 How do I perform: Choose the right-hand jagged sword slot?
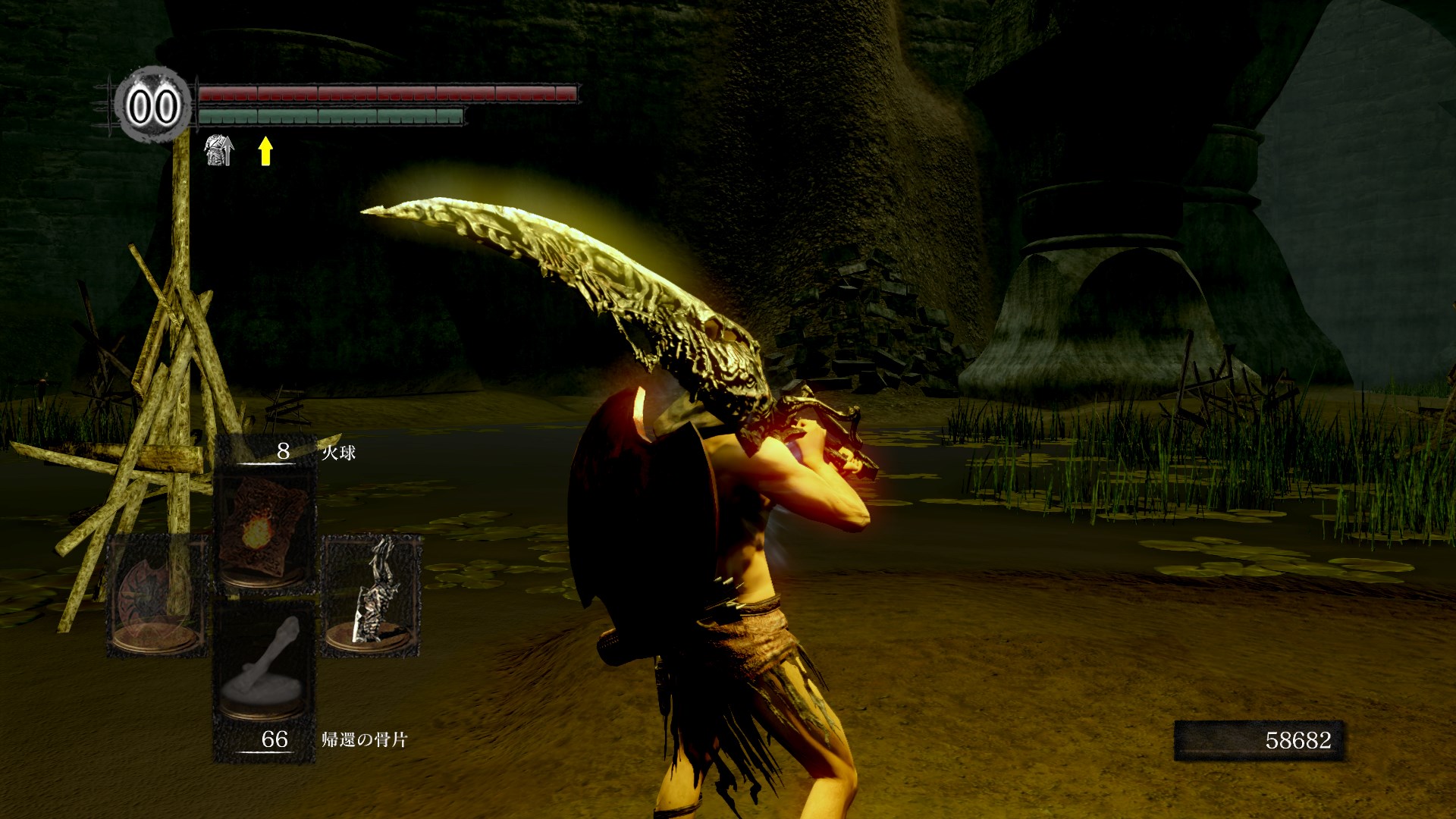(371, 596)
